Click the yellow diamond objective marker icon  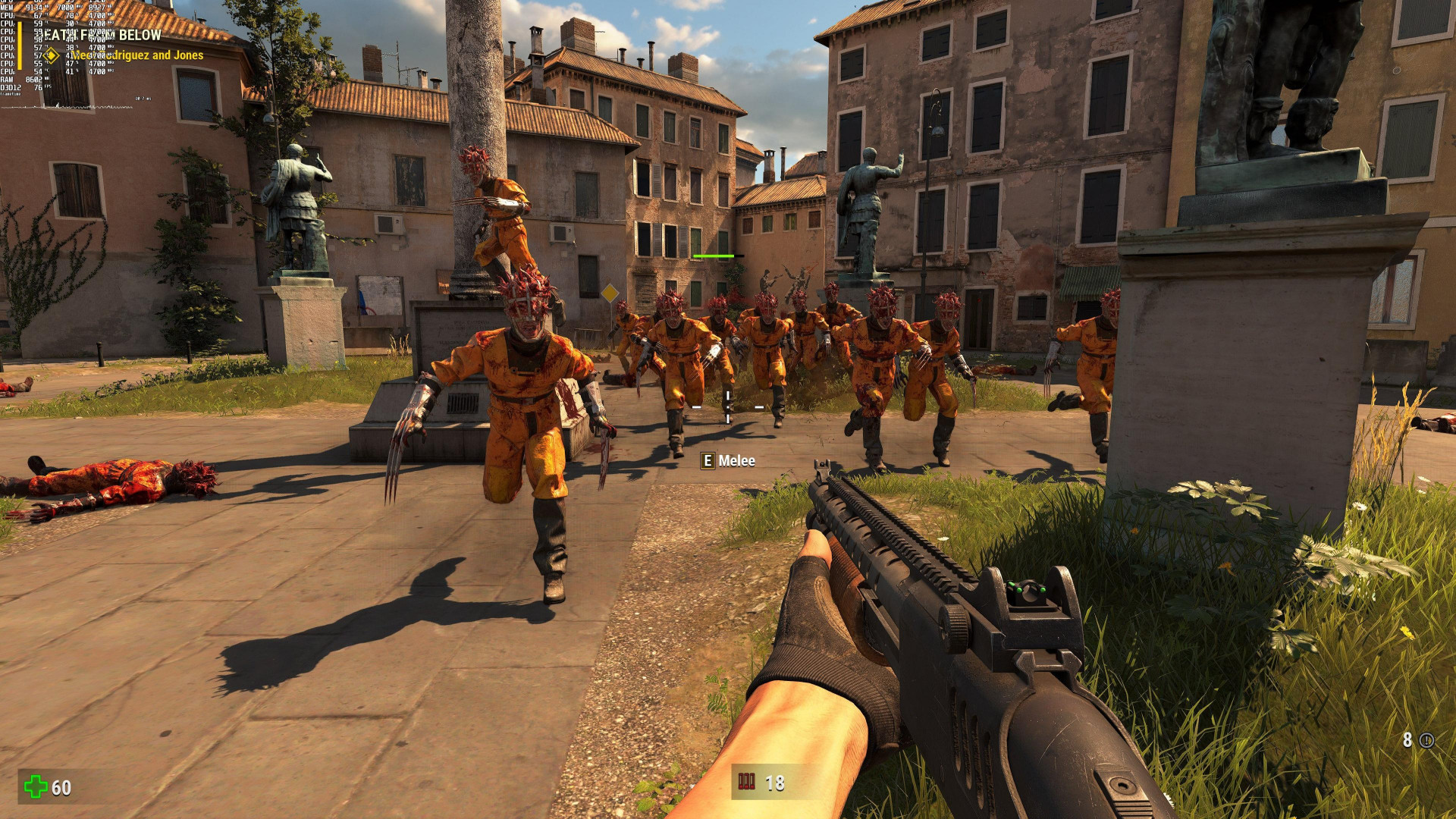click(51, 55)
